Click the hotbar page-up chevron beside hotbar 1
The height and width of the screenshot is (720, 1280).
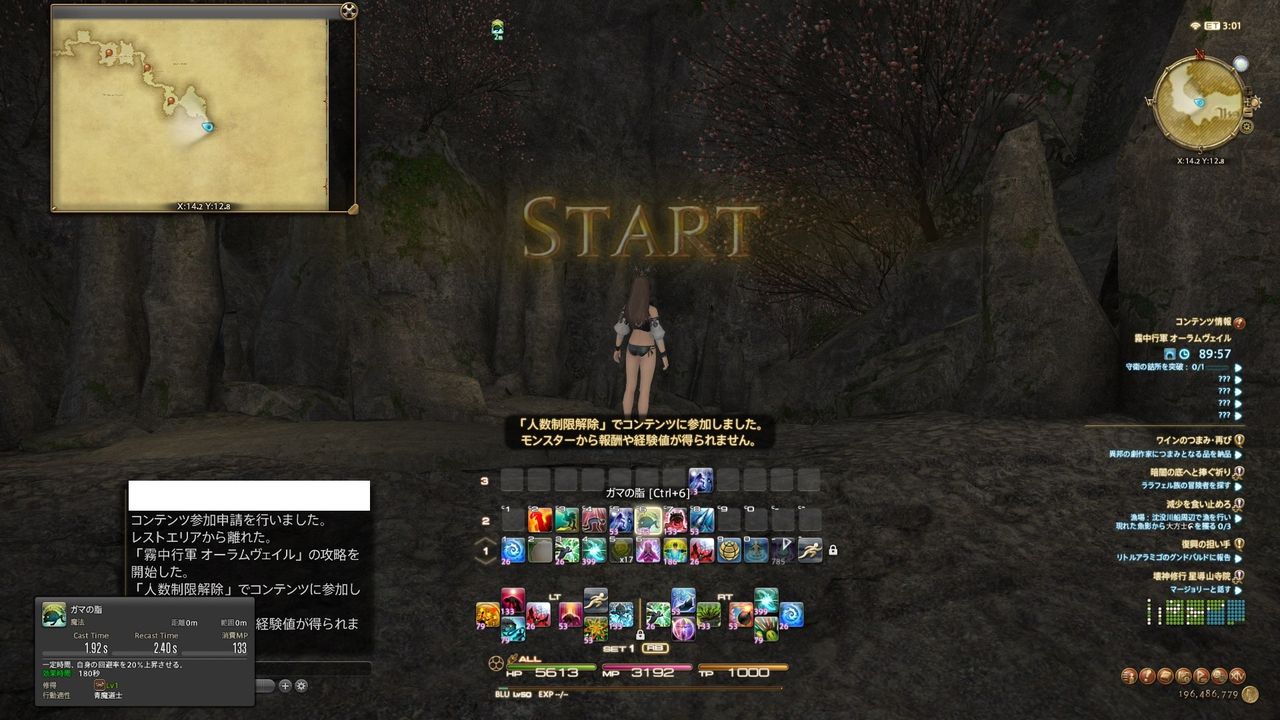pos(485,540)
